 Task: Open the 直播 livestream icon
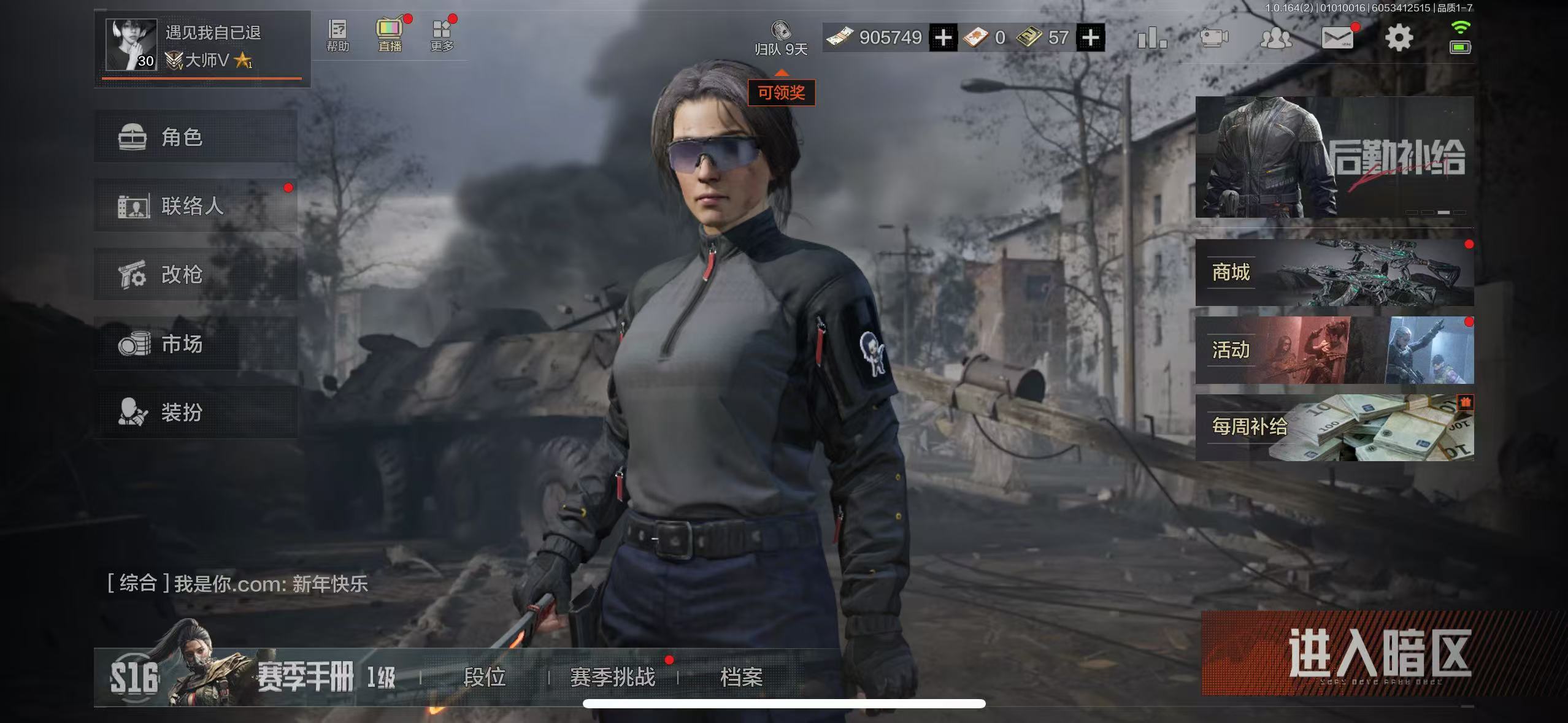point(390,36)
